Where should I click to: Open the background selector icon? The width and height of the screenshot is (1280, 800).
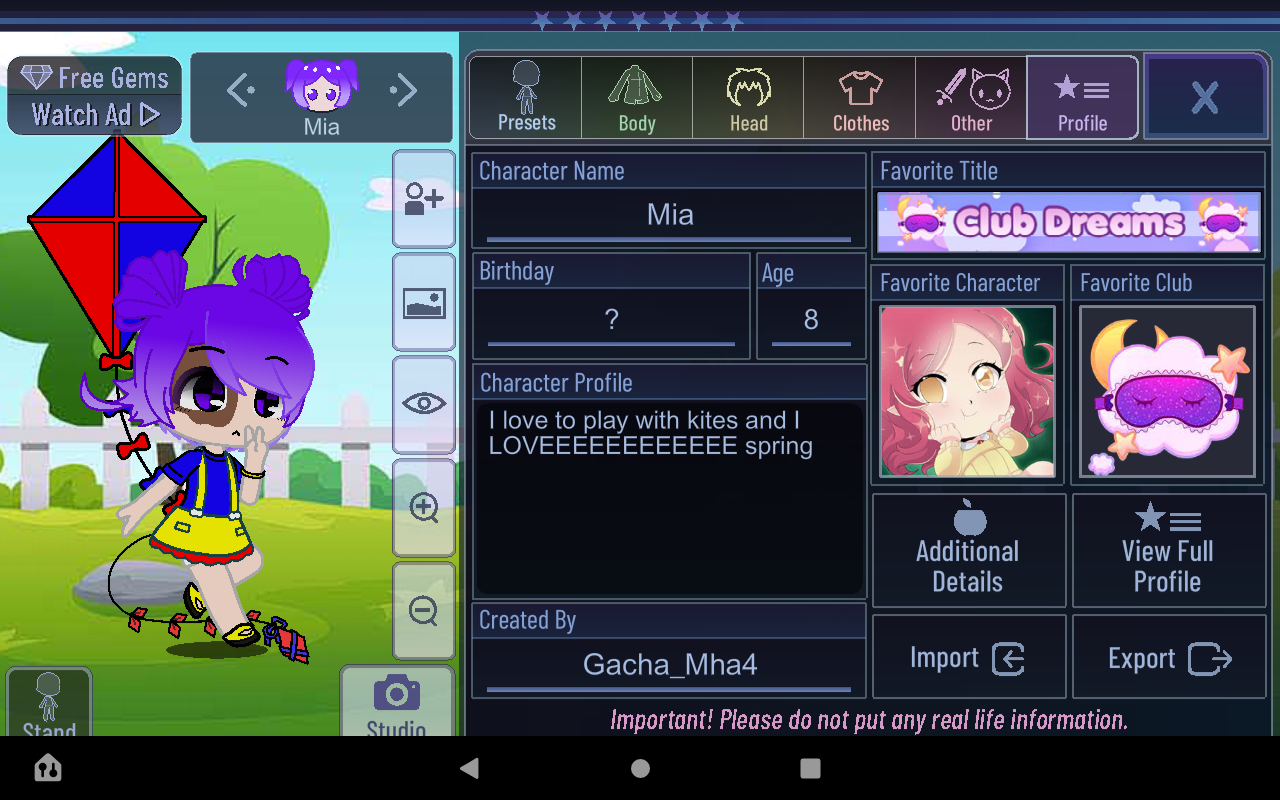(424, 303)
